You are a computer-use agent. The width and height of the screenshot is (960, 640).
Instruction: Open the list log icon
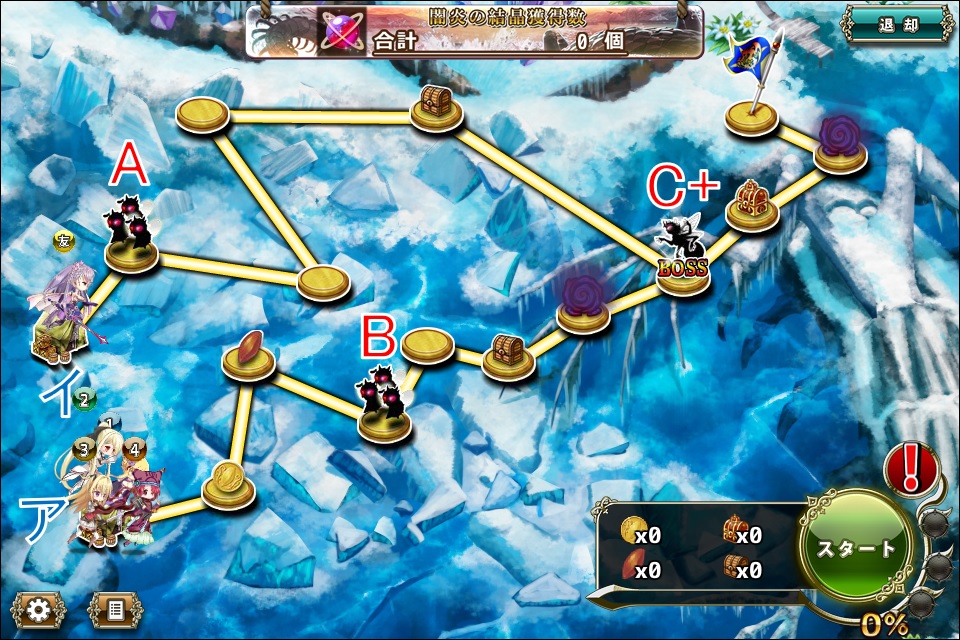point(115,609)
